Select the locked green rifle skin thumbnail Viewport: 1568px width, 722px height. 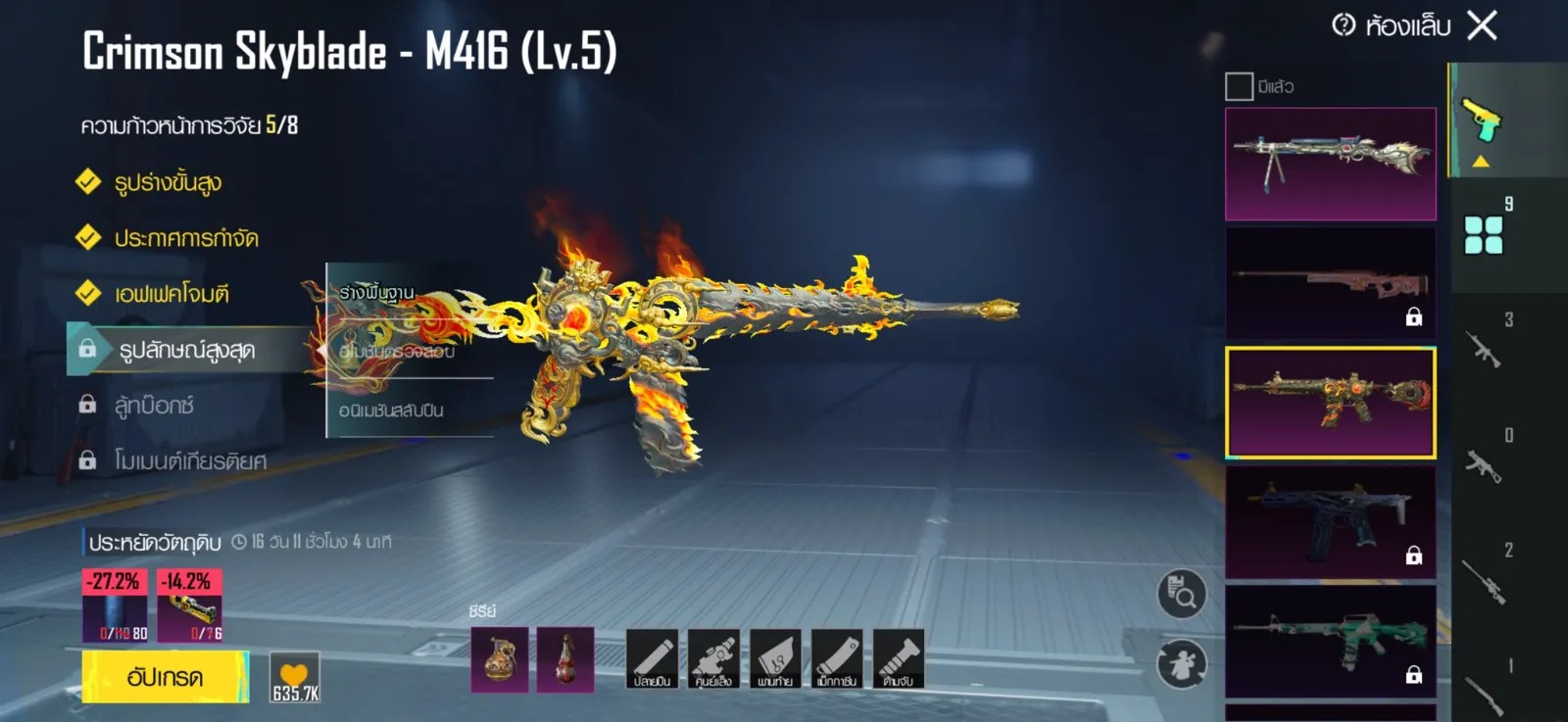click(1330, 641)
